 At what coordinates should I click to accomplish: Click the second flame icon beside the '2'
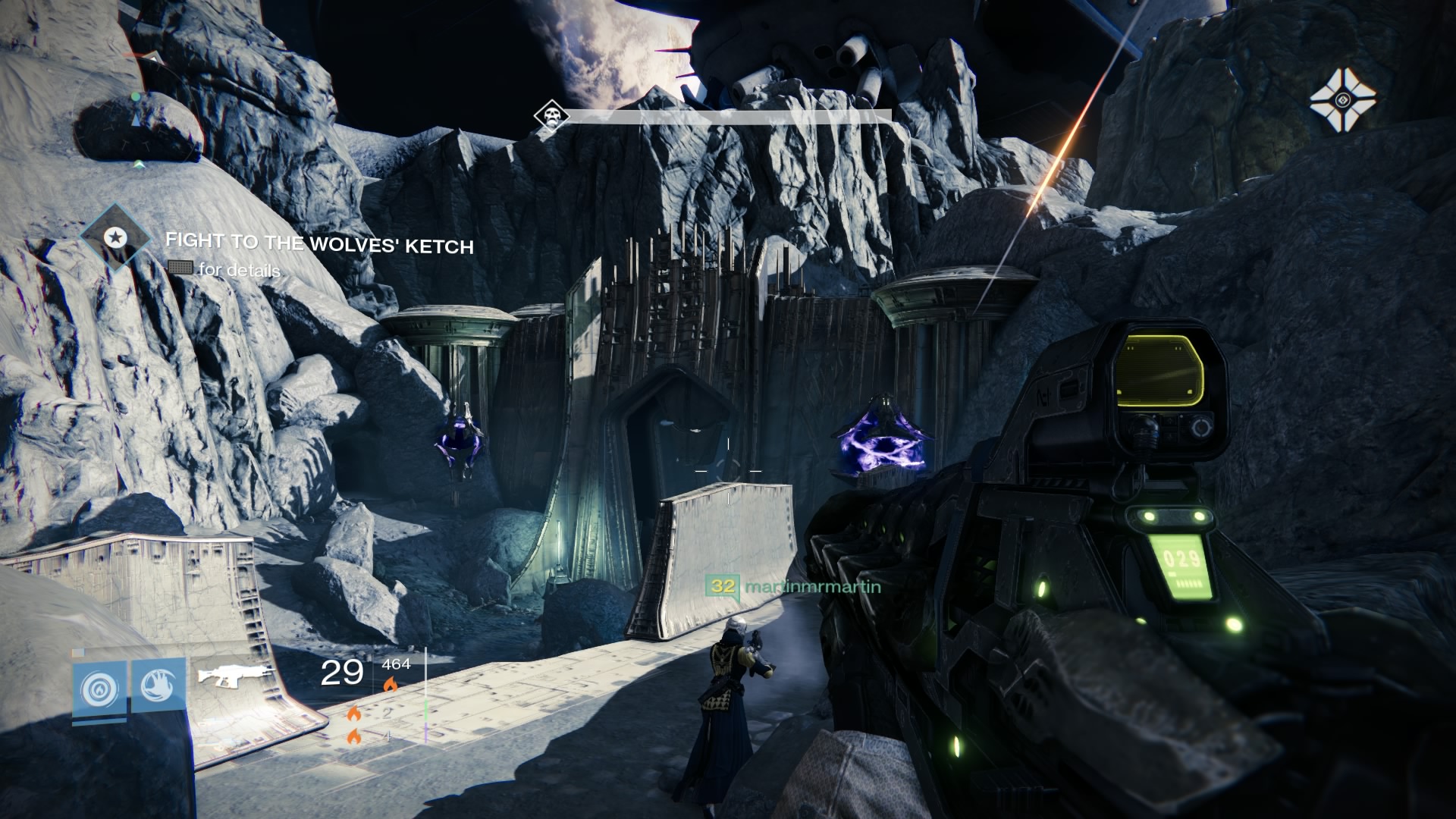354,713
